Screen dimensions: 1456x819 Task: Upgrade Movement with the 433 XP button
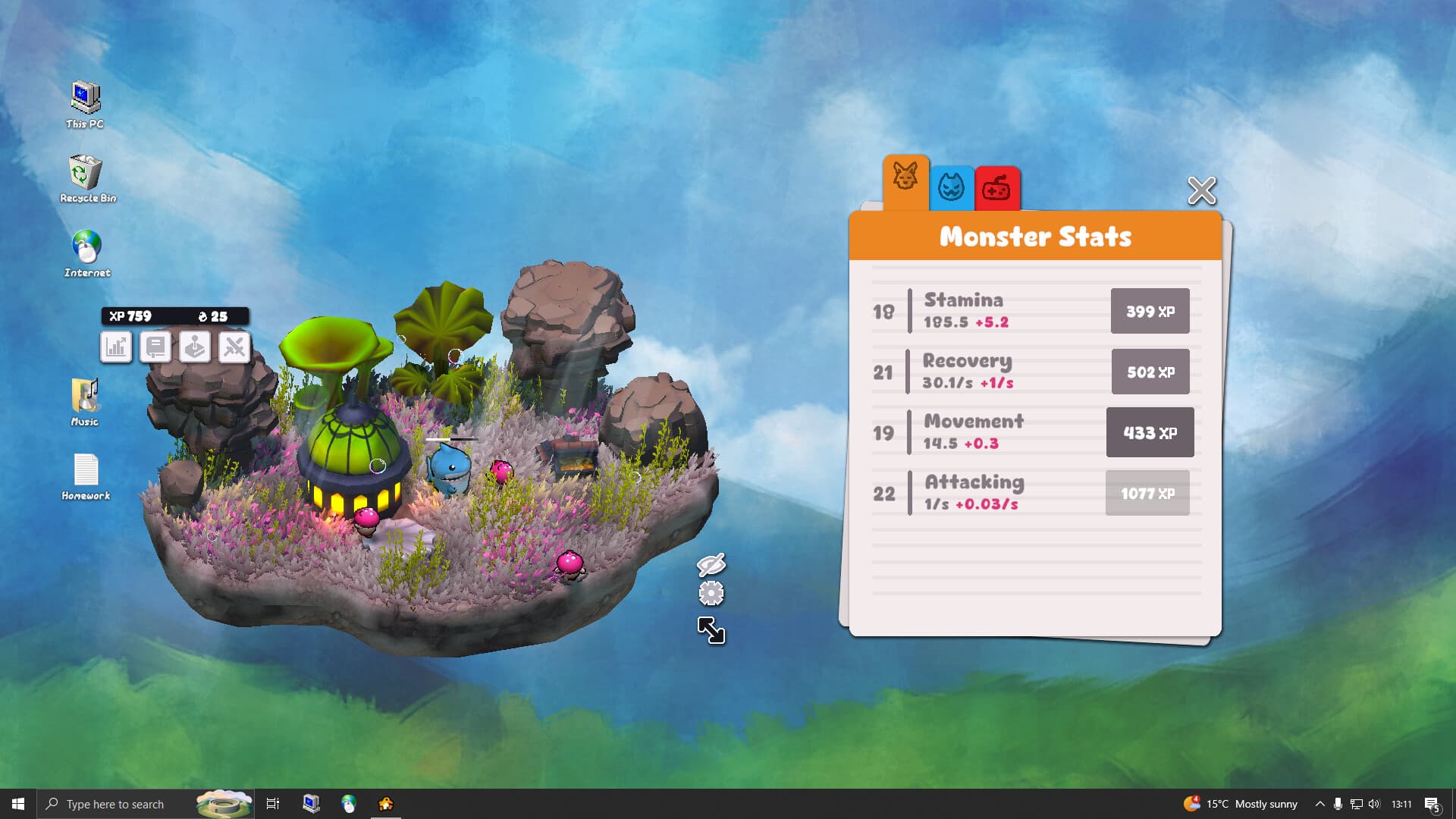[1150, 432]
